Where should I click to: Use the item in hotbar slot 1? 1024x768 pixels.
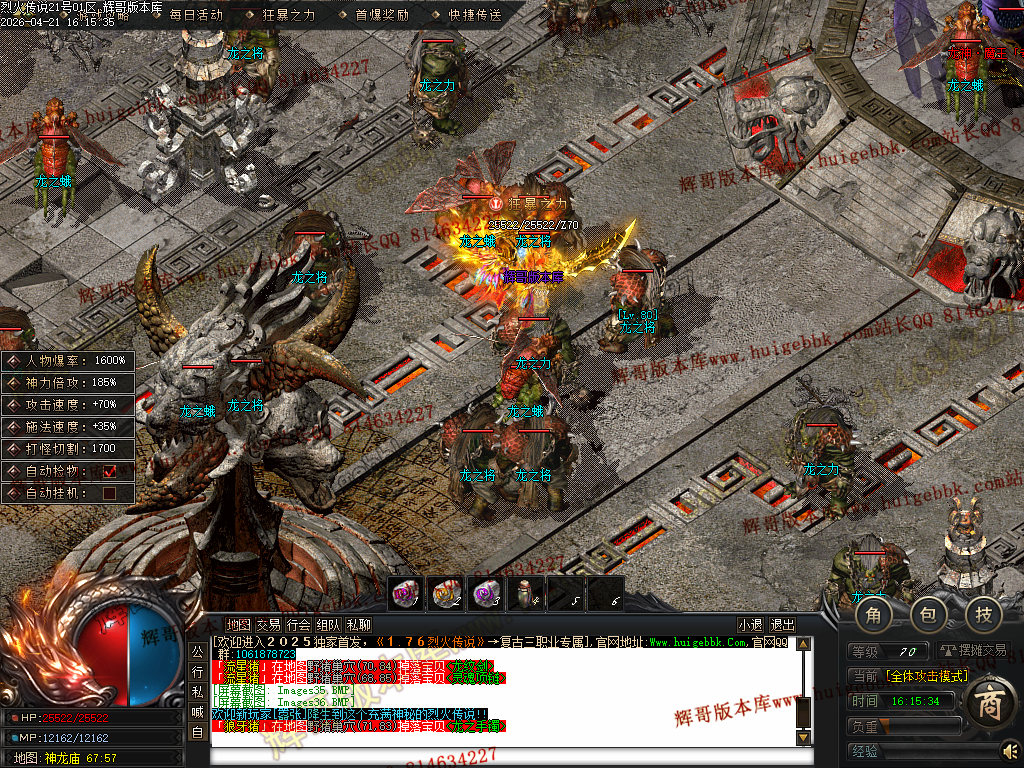point(406,595)
